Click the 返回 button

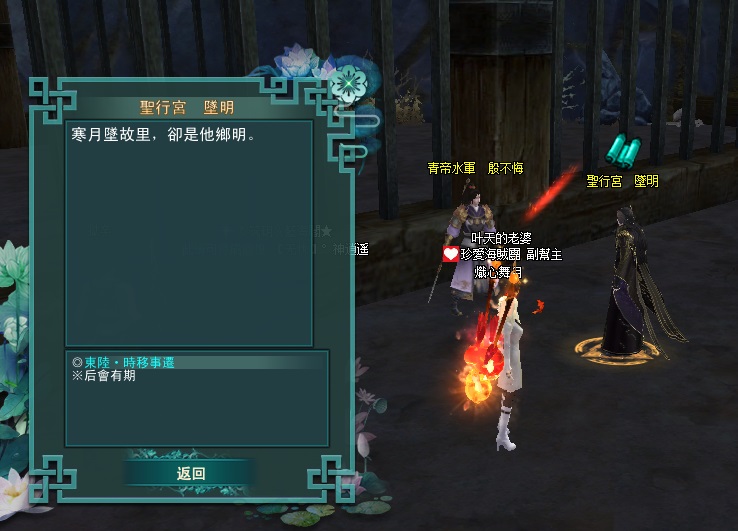point(190,473)
